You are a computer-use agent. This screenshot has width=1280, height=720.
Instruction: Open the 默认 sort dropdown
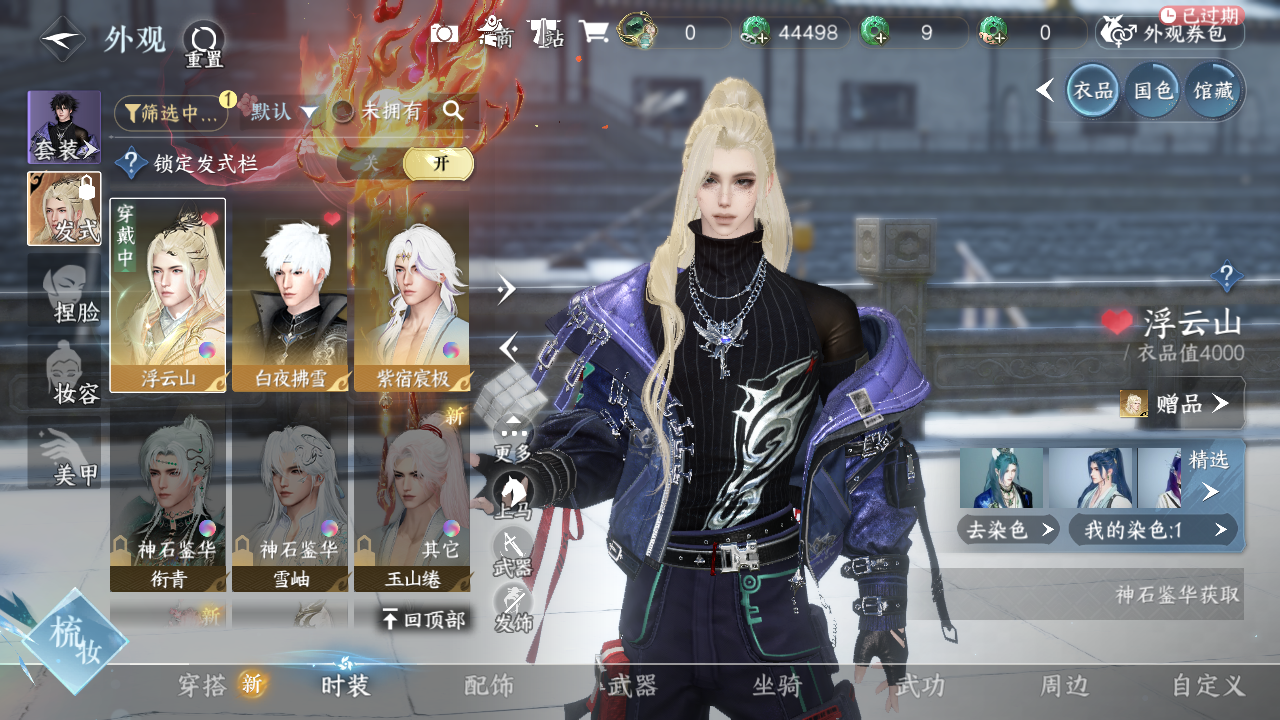(x=283, y=112)
